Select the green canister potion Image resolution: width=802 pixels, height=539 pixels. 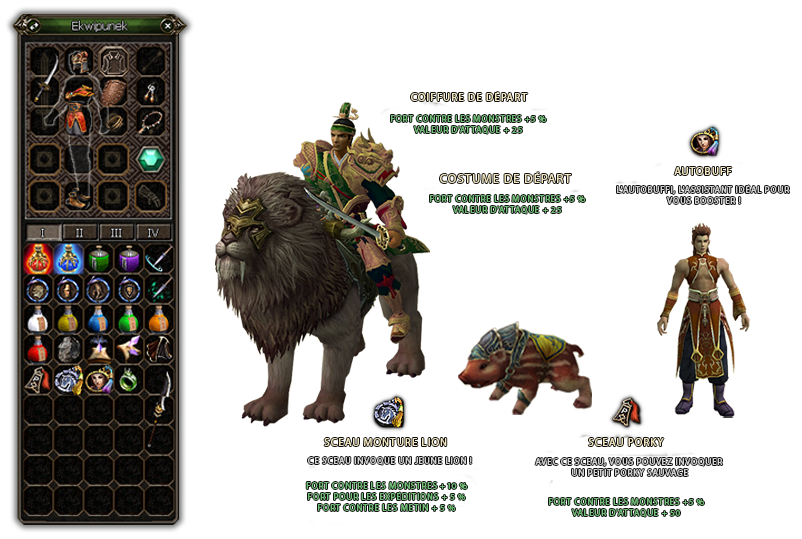point(98,260)
